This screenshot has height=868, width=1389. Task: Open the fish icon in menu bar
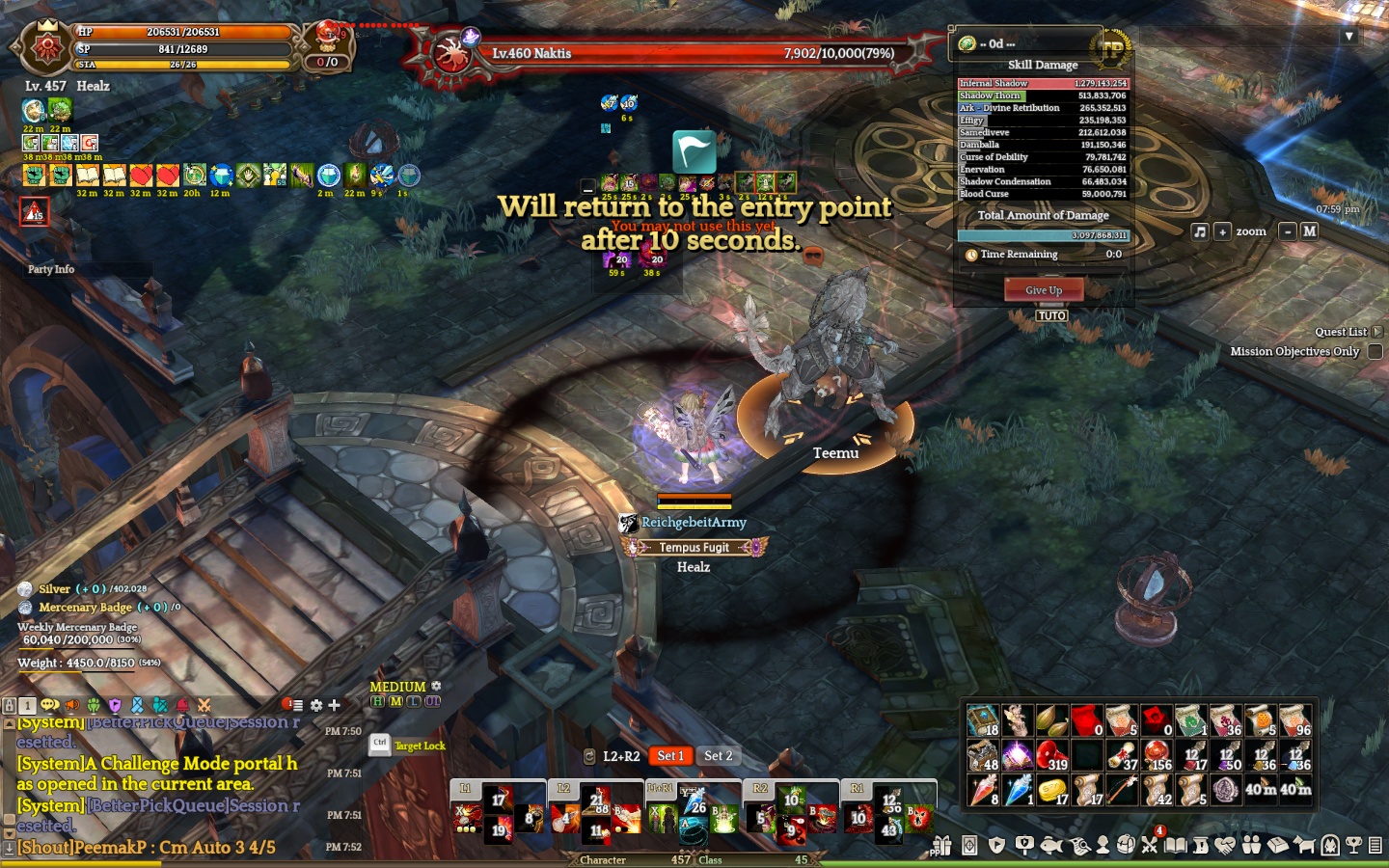[1051, 846]
